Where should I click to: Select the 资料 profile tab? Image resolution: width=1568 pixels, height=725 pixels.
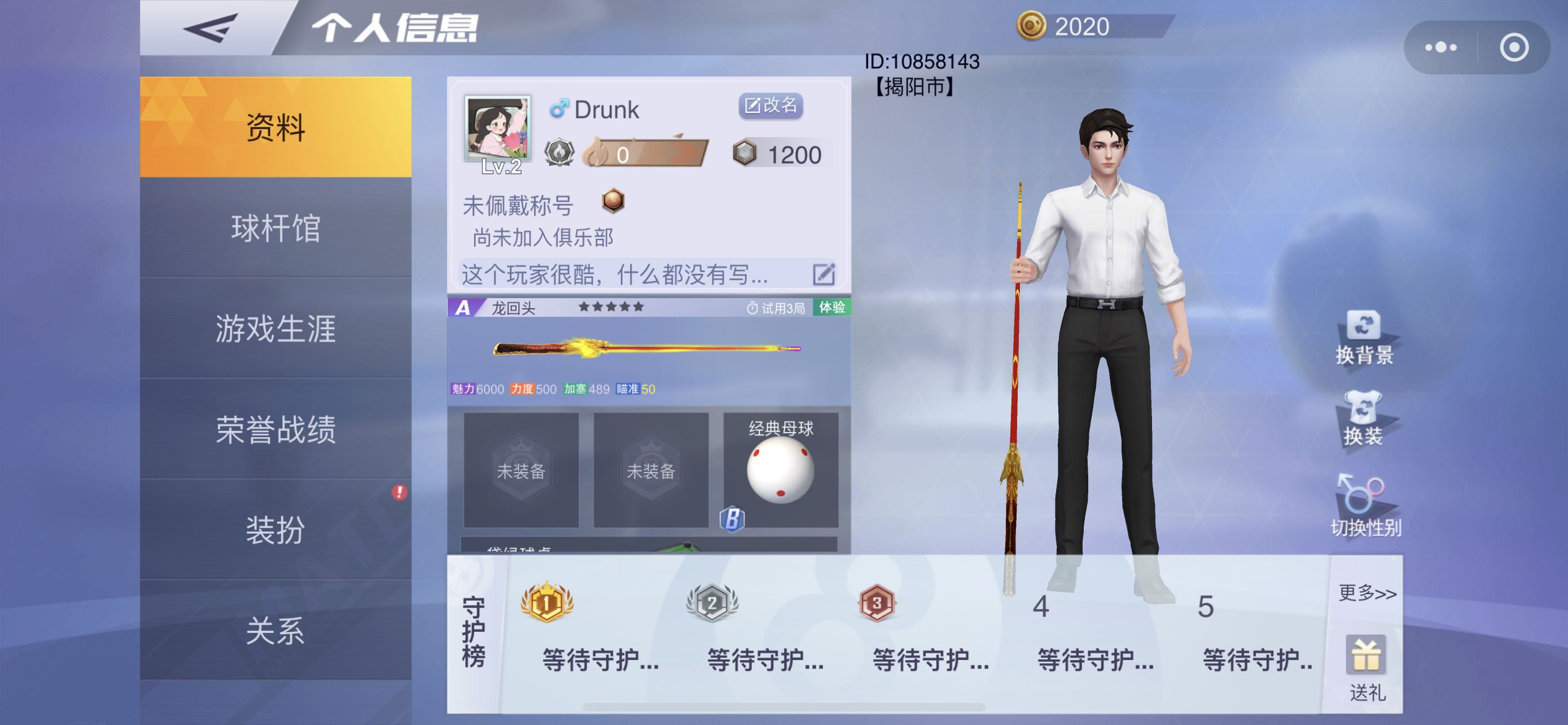275,127
